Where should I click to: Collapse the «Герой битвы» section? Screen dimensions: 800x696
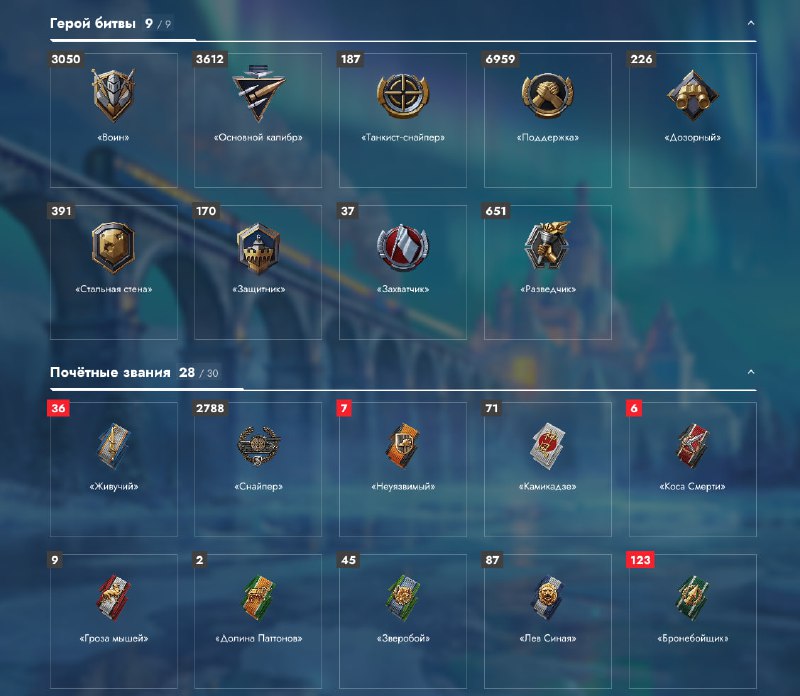(x=751, y=23)
